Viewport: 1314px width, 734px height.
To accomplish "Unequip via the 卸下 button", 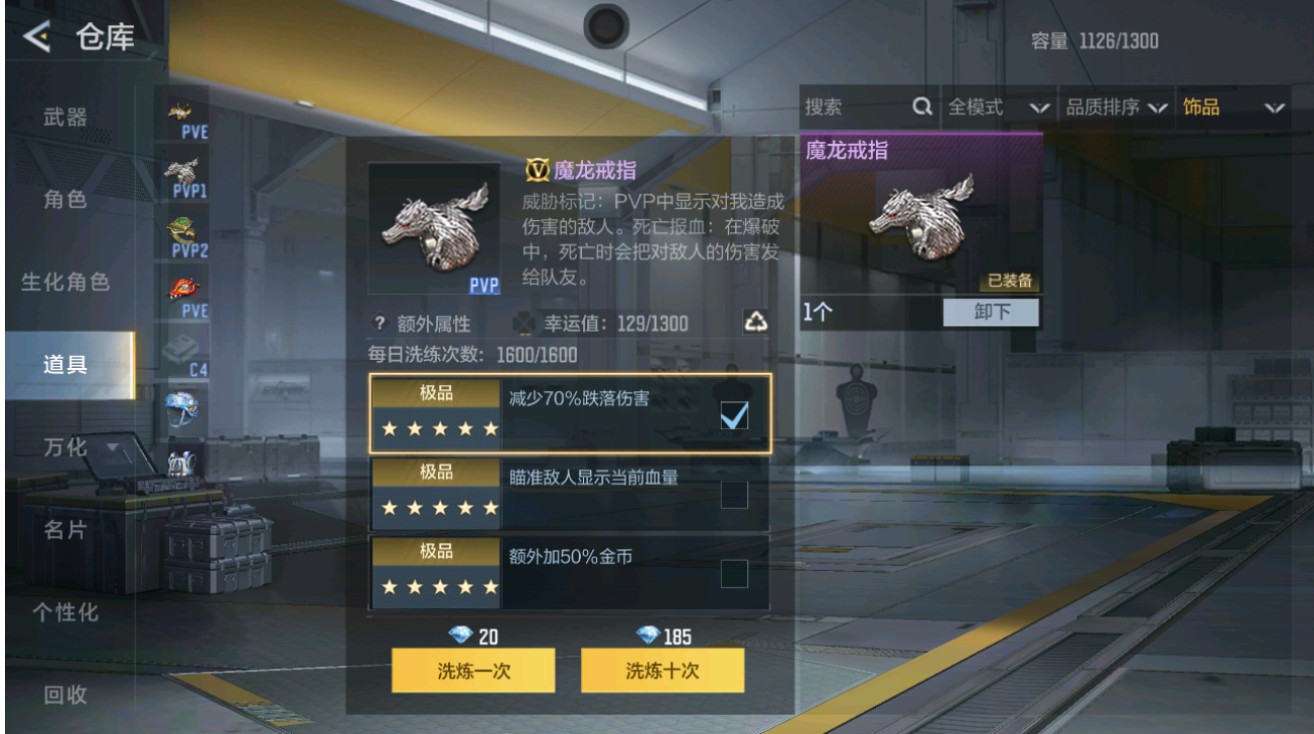I will pos(989,313).
